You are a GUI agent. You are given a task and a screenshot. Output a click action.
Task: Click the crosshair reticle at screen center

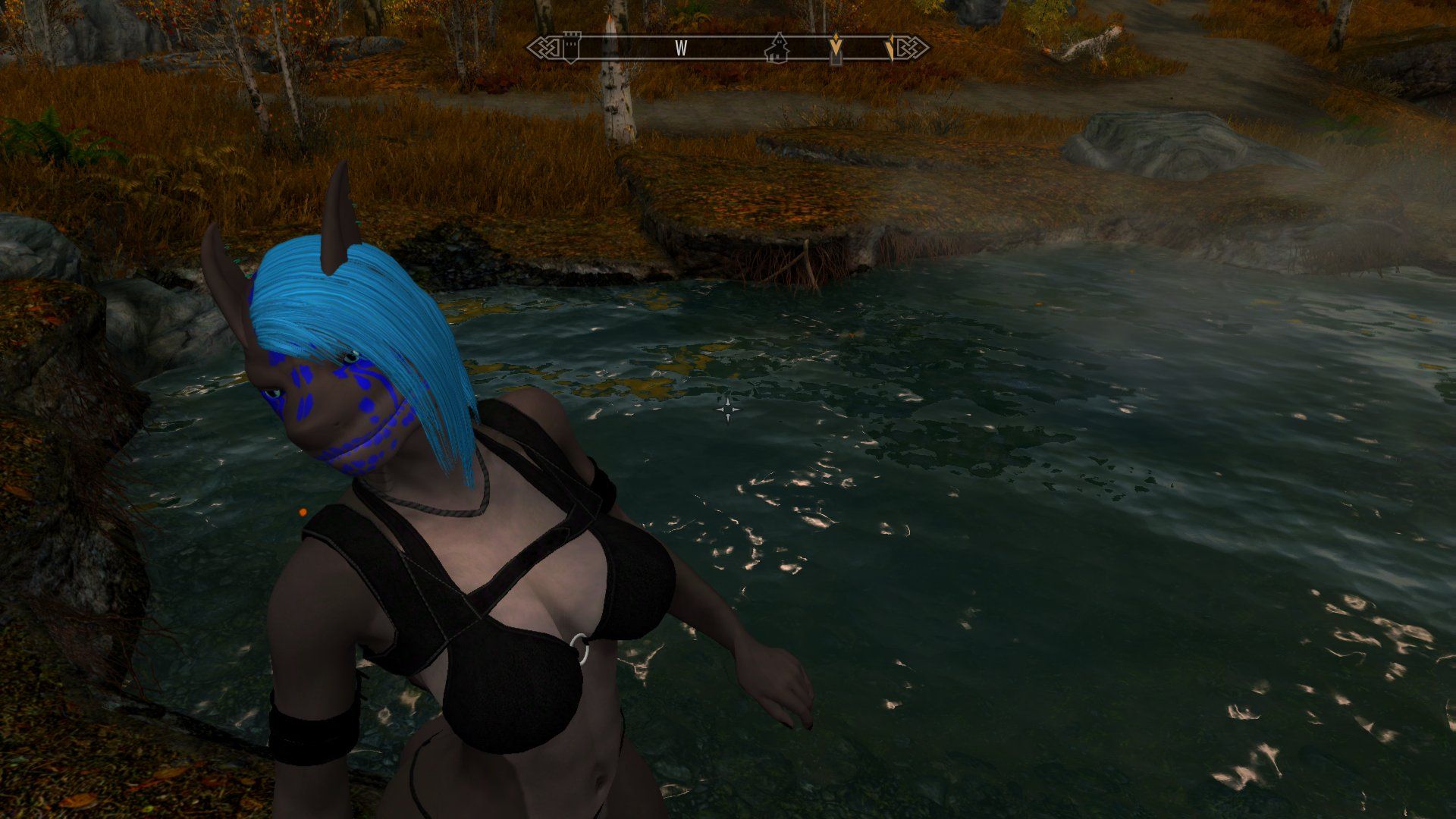729,409
